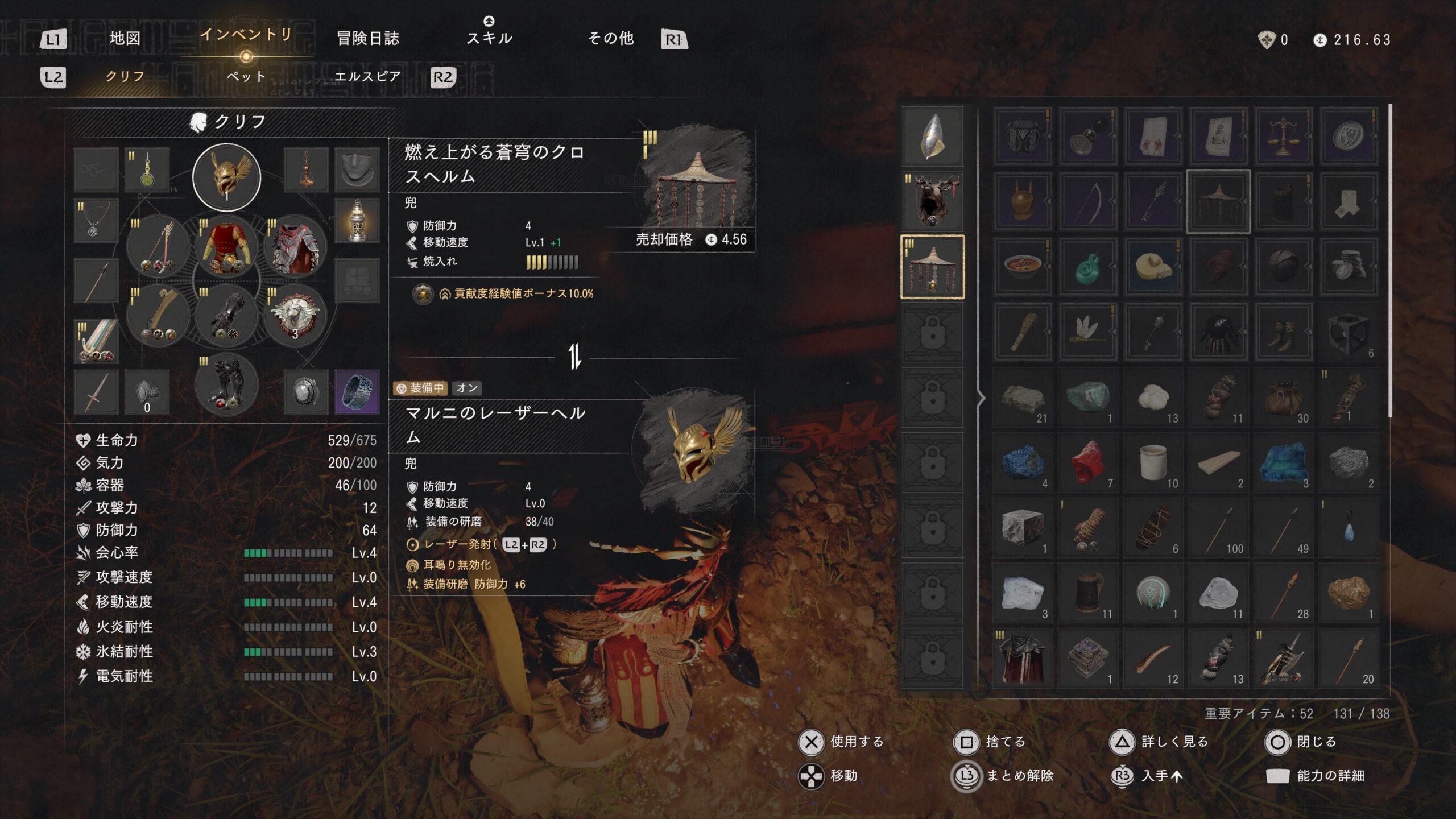Choose the エルスピア sub-tab
The width and height of the screenshot is (1456, 819).
click(367, 76)
